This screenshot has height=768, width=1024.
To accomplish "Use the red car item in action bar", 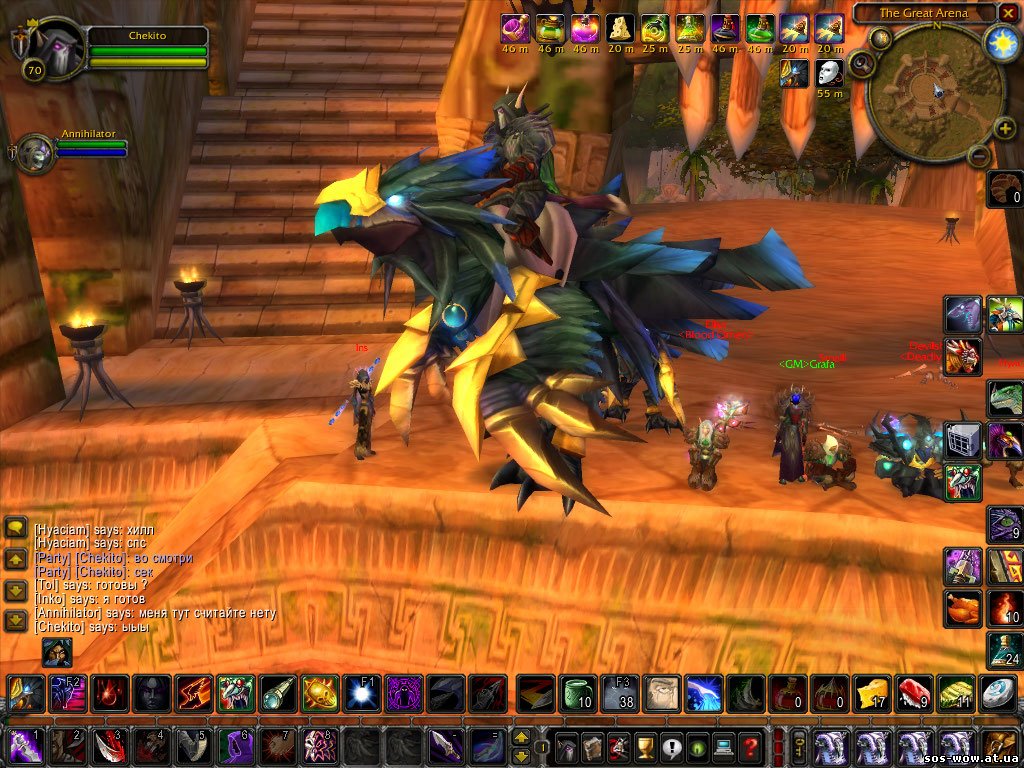I will point(914,693).
